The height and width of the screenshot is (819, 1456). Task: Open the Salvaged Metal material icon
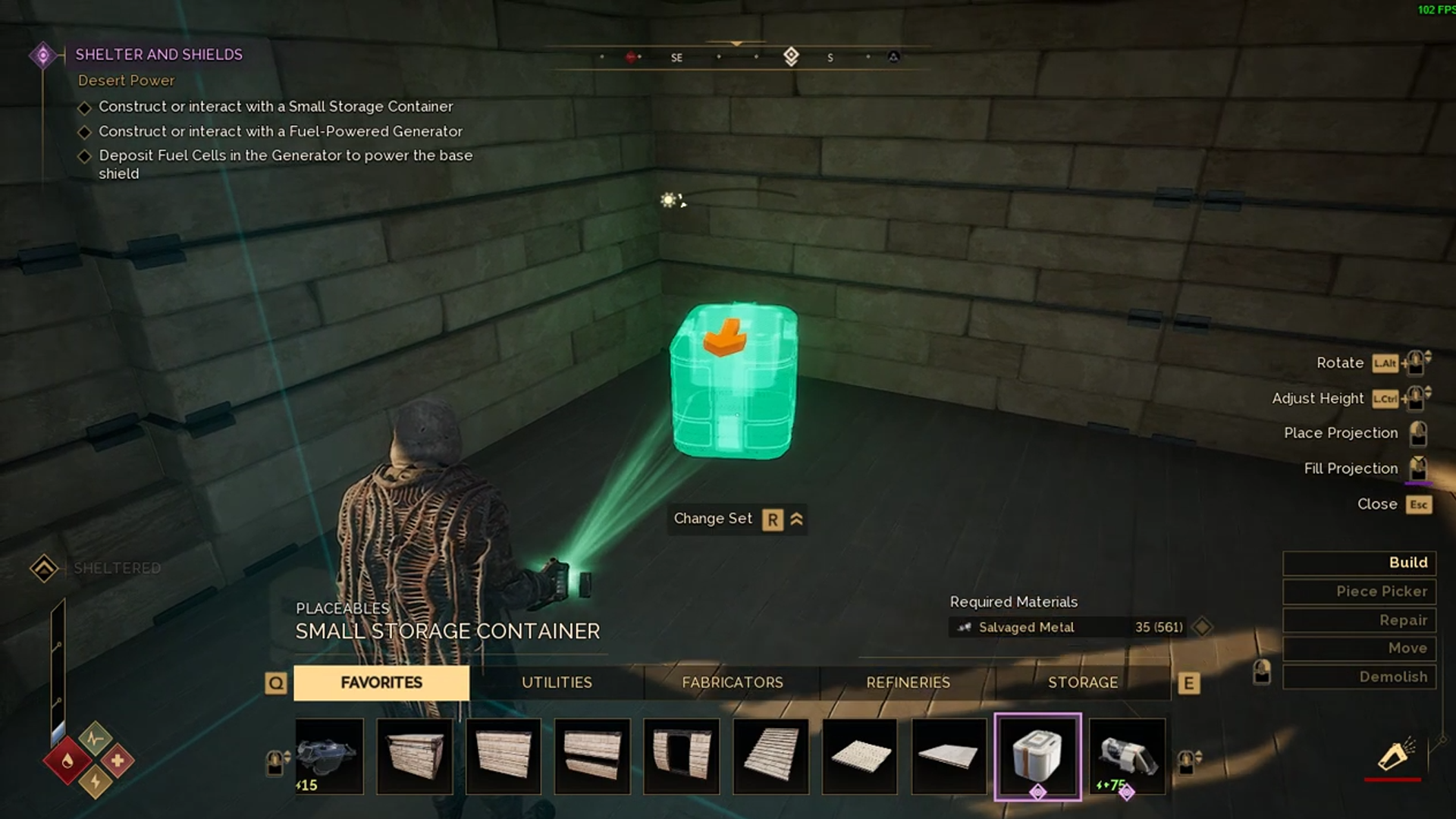tap(965, 627)
